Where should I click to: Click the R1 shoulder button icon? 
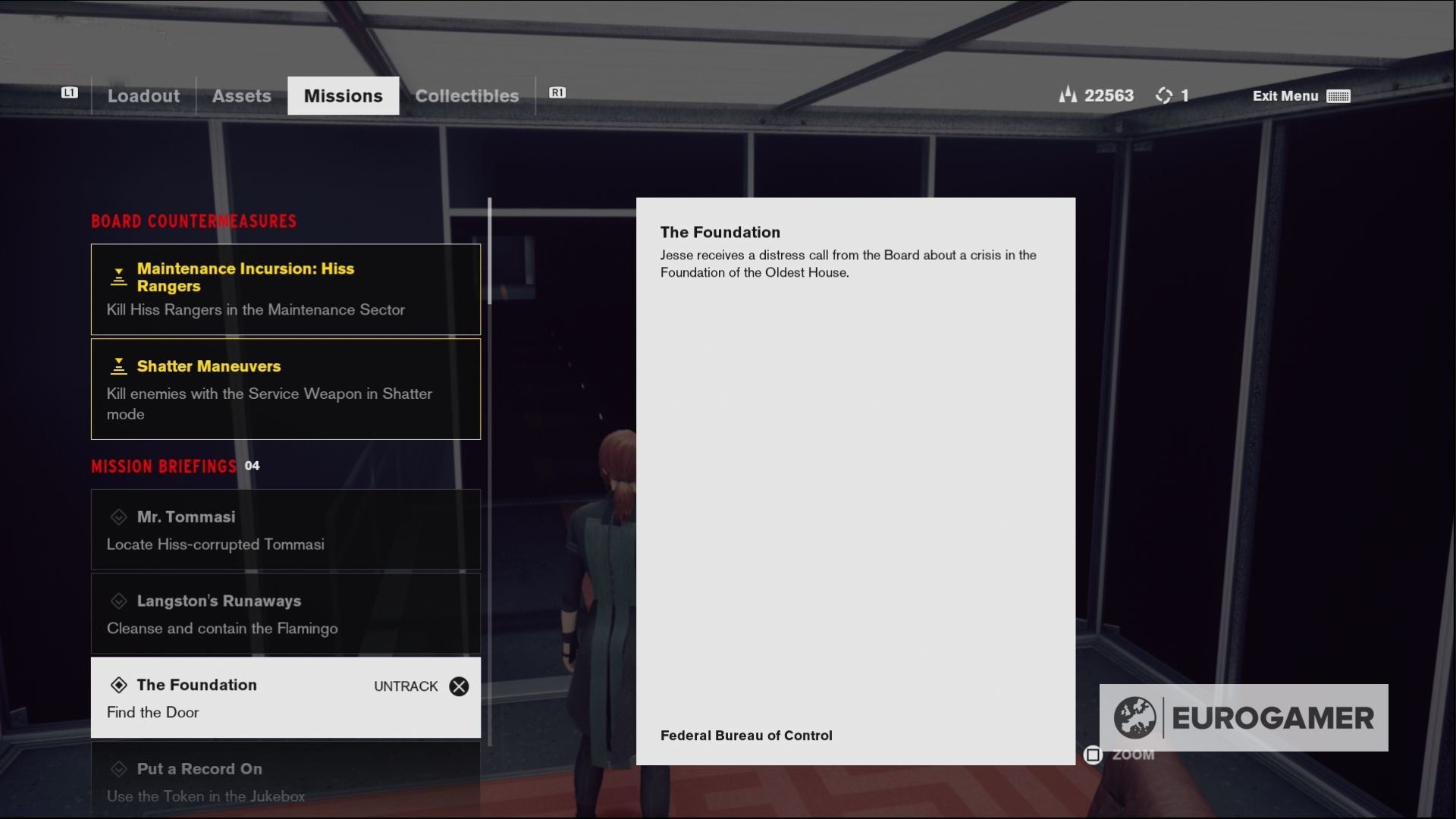tap(557, 92)
